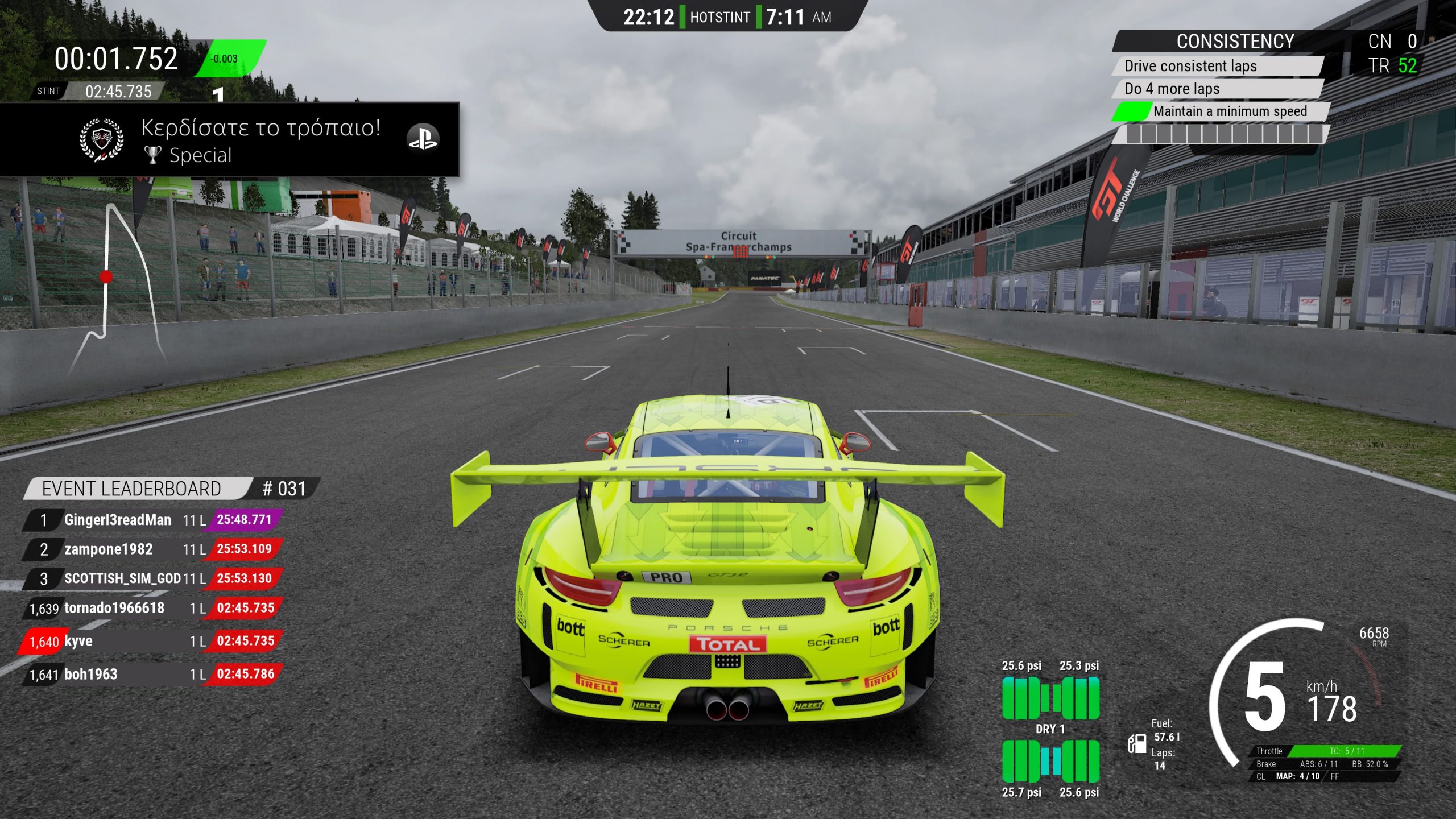
Task: Click the Consistency panel header
Action: click(1234, 42)
